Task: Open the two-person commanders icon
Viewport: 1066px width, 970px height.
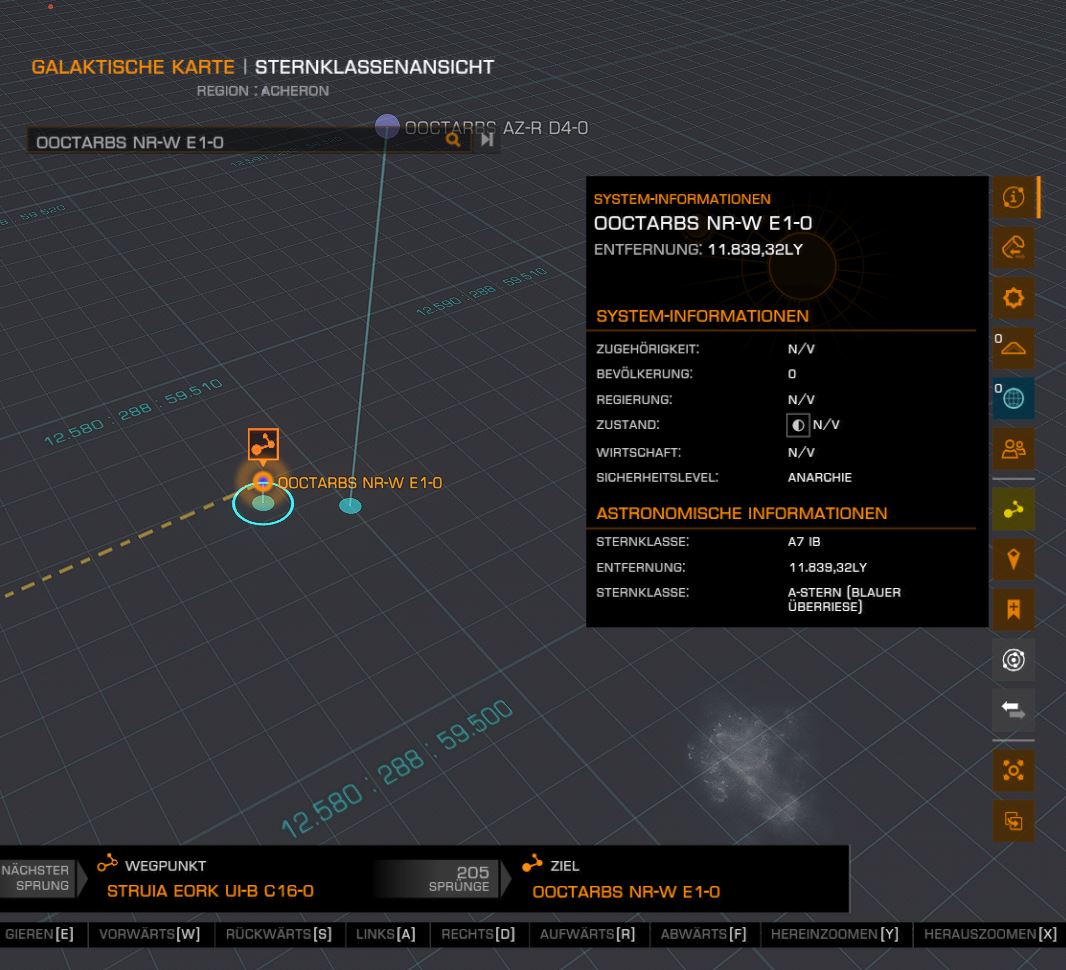Action: (x=1014, y=450)
